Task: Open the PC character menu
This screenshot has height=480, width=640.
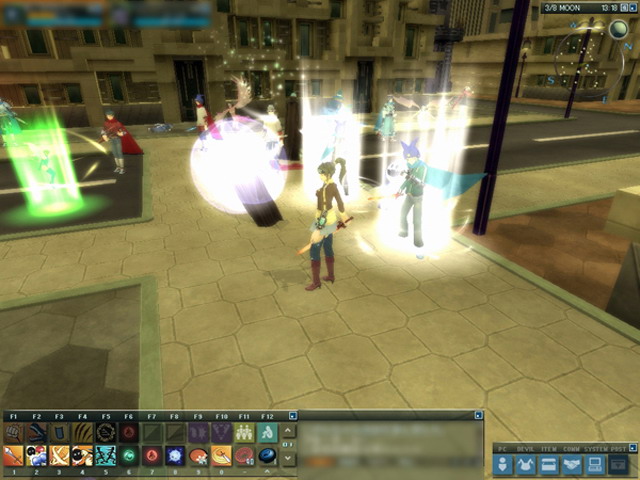Action: 503,464
